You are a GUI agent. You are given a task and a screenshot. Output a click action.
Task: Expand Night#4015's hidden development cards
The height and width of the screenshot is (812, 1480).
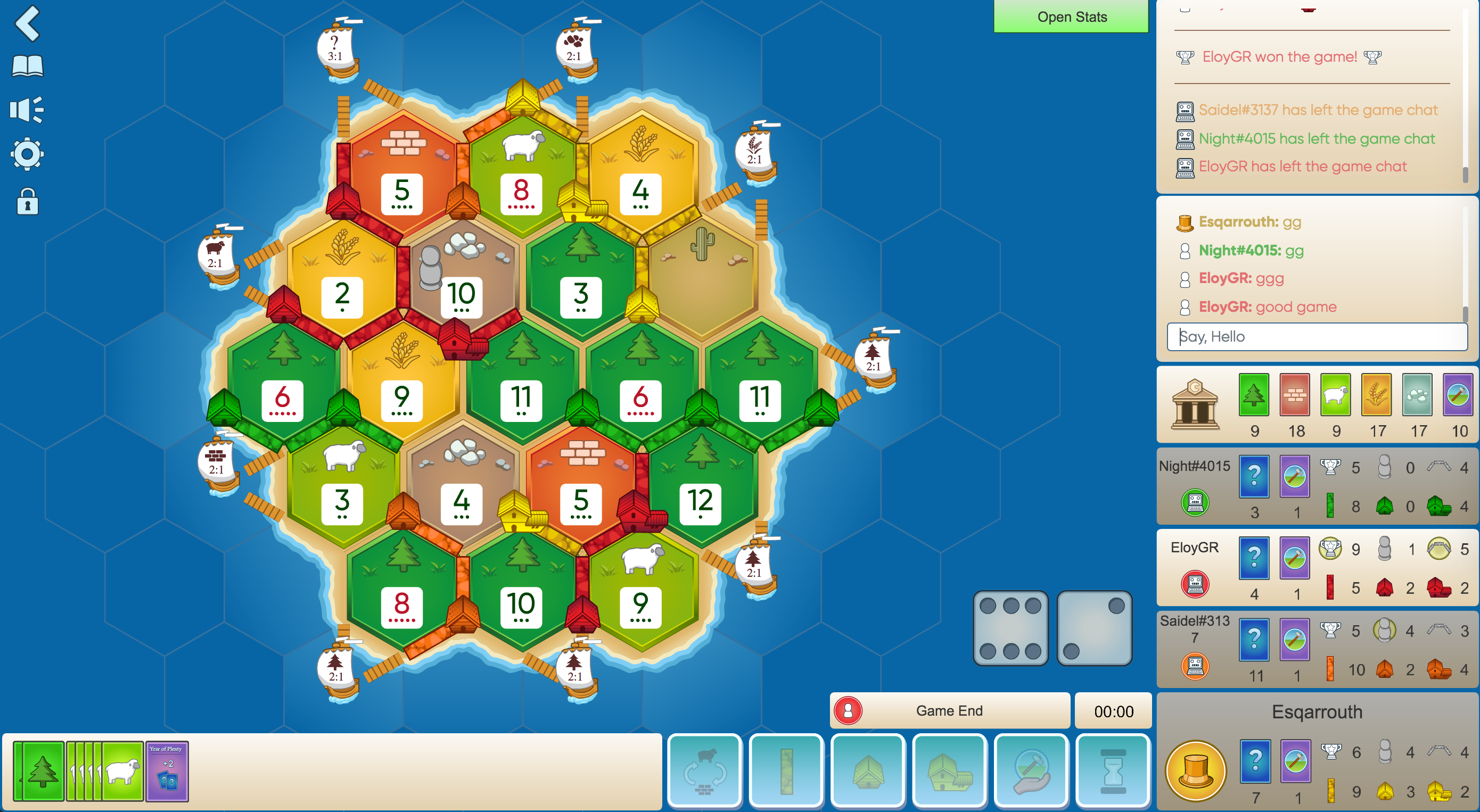[1254, 477]
